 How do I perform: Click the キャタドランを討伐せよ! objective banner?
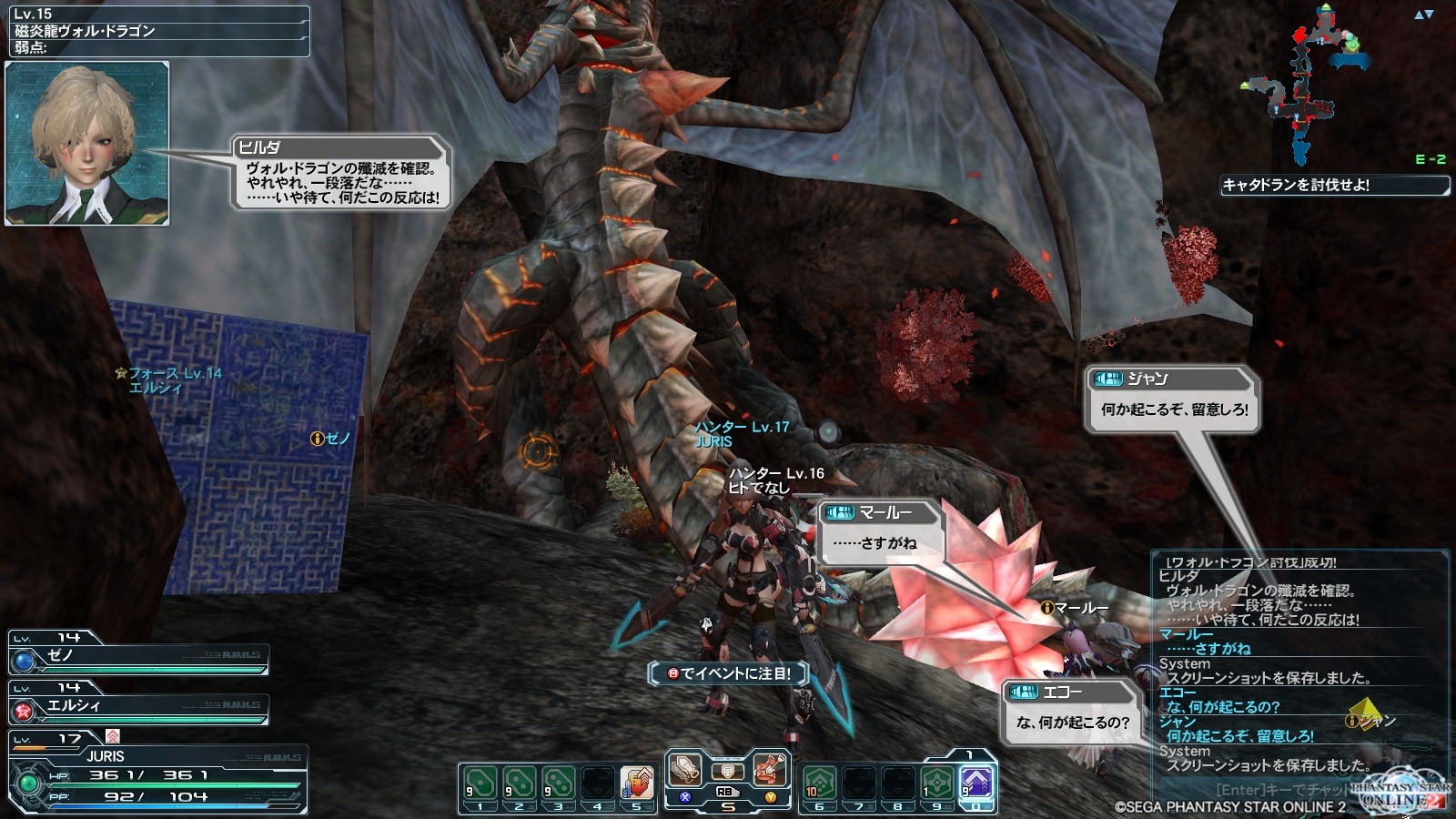(1334, 186)
